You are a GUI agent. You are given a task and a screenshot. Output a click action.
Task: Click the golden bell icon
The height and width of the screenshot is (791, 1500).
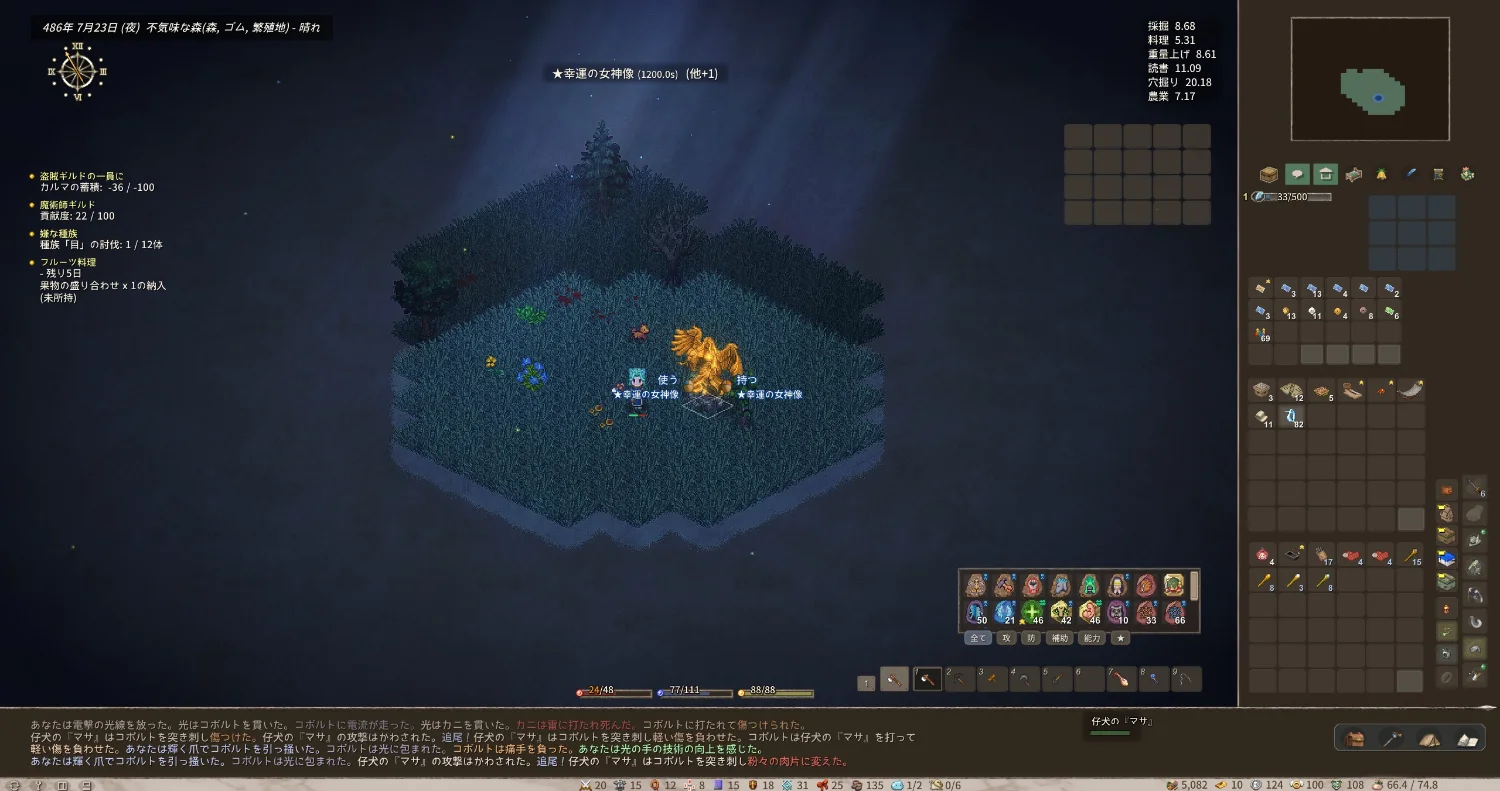pyautogui.click(x=1381, y=175)
